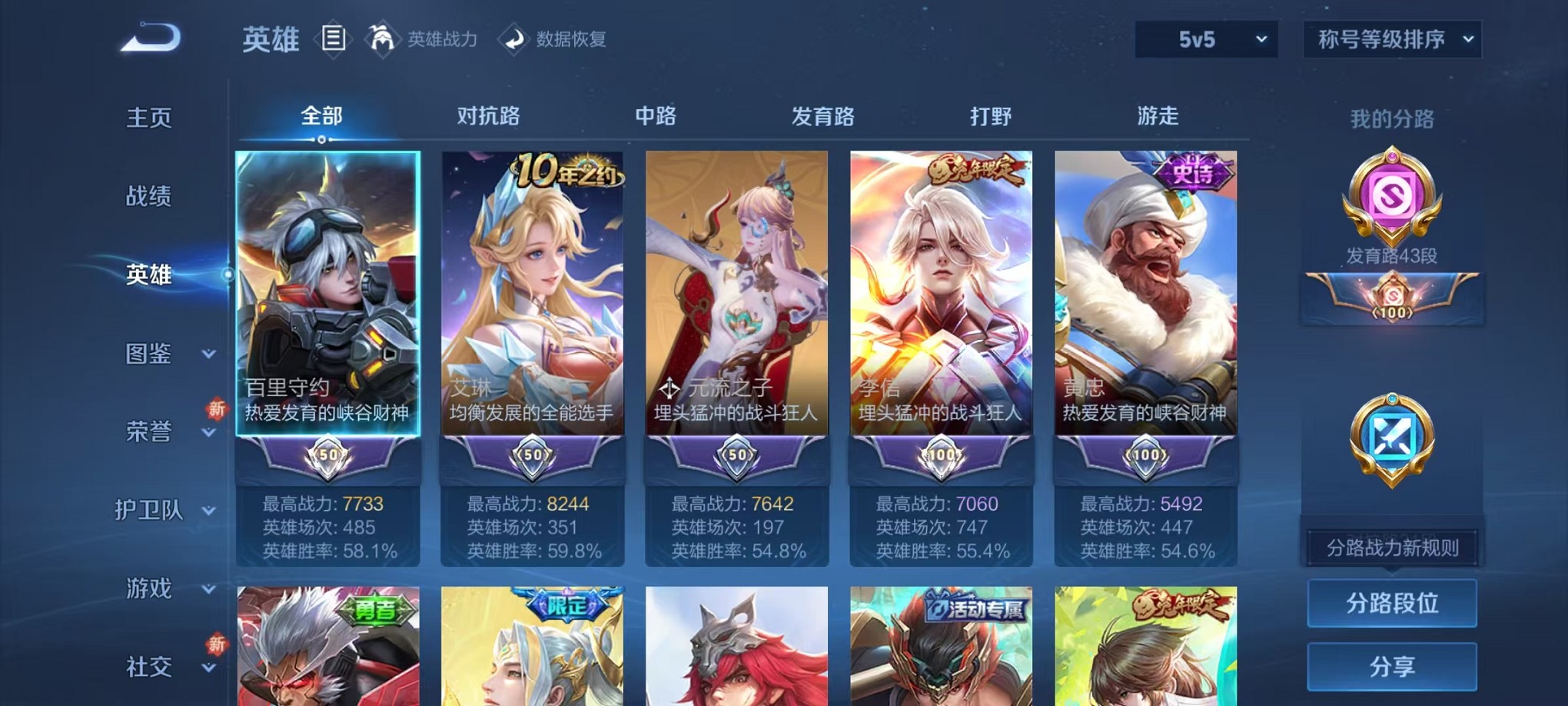Click the 分享 share button
The height and width of the screenshot is (706, 1568).
click(x=1391, y=667)
